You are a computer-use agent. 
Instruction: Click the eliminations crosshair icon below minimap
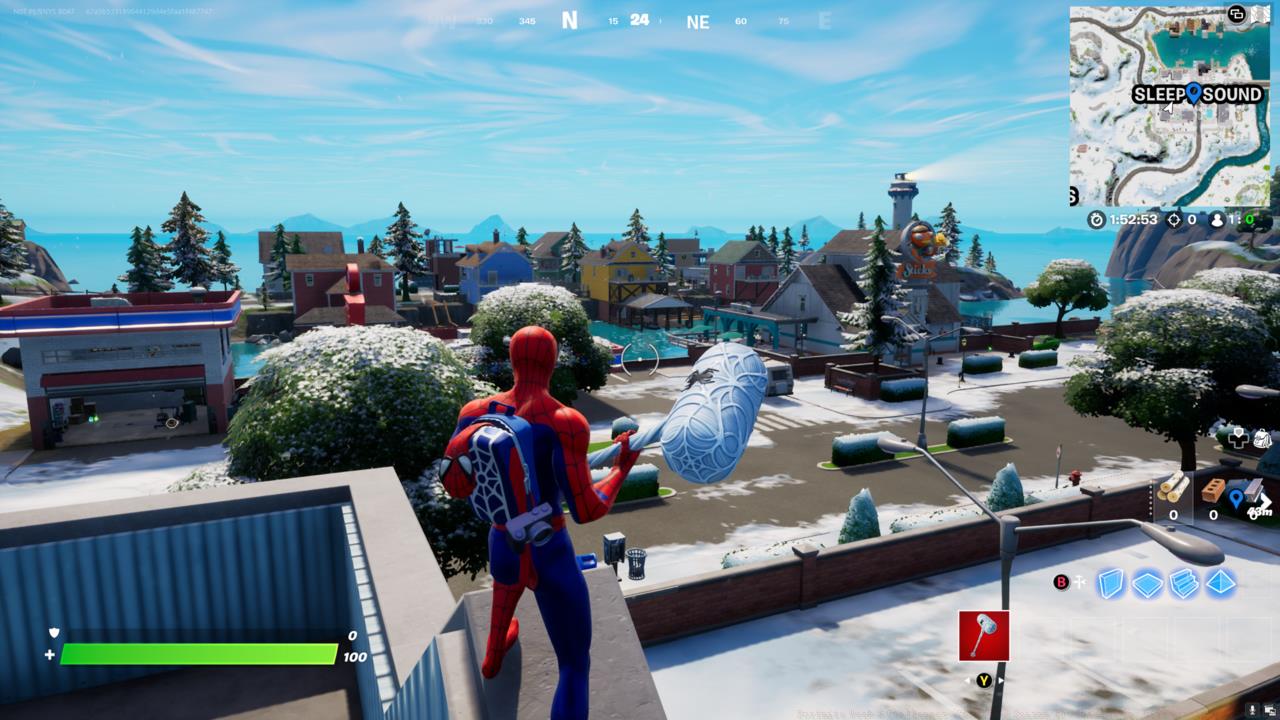click(x=1173, y=220)
